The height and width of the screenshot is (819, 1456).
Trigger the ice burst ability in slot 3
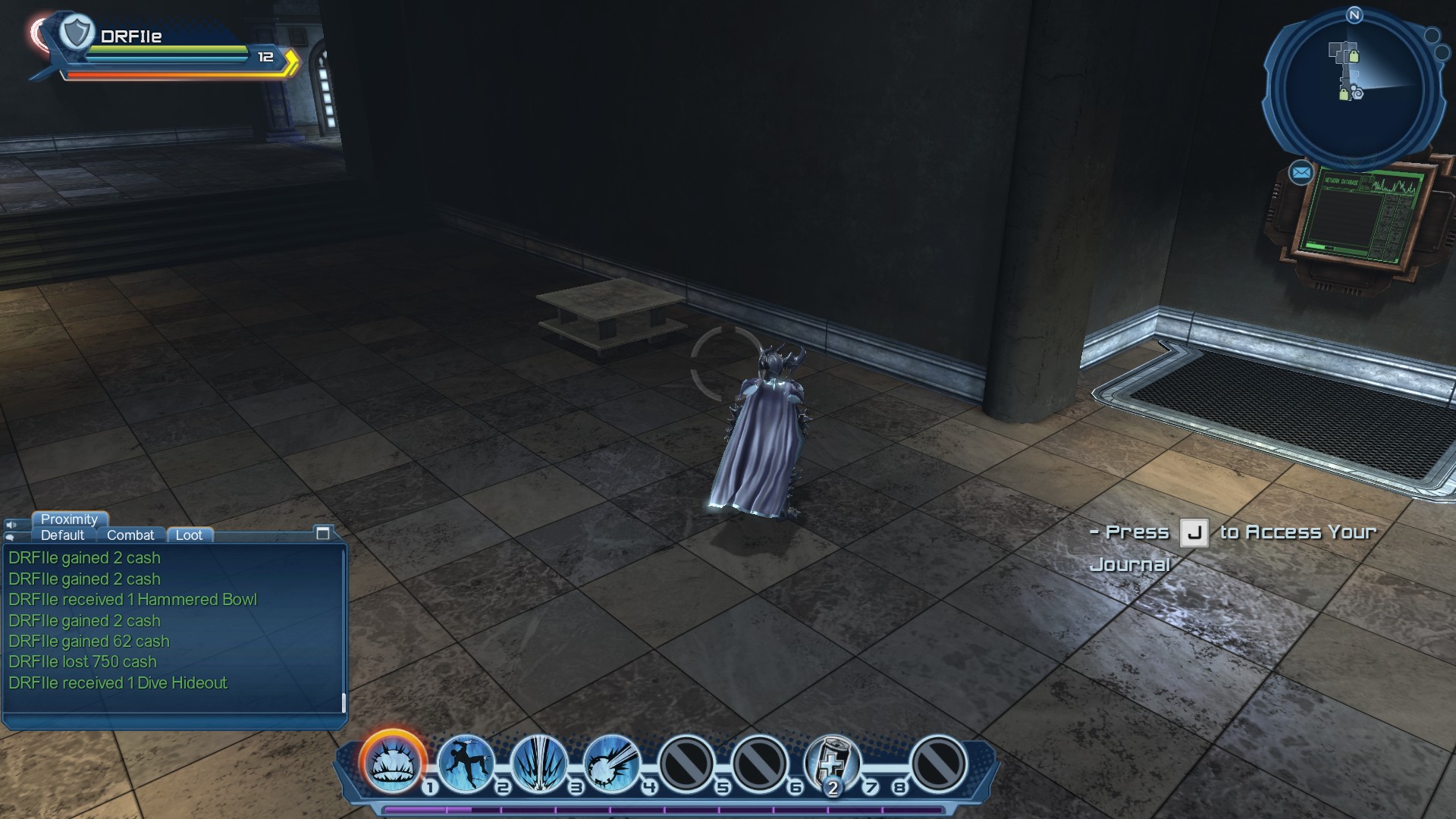(x=539, y=762)
